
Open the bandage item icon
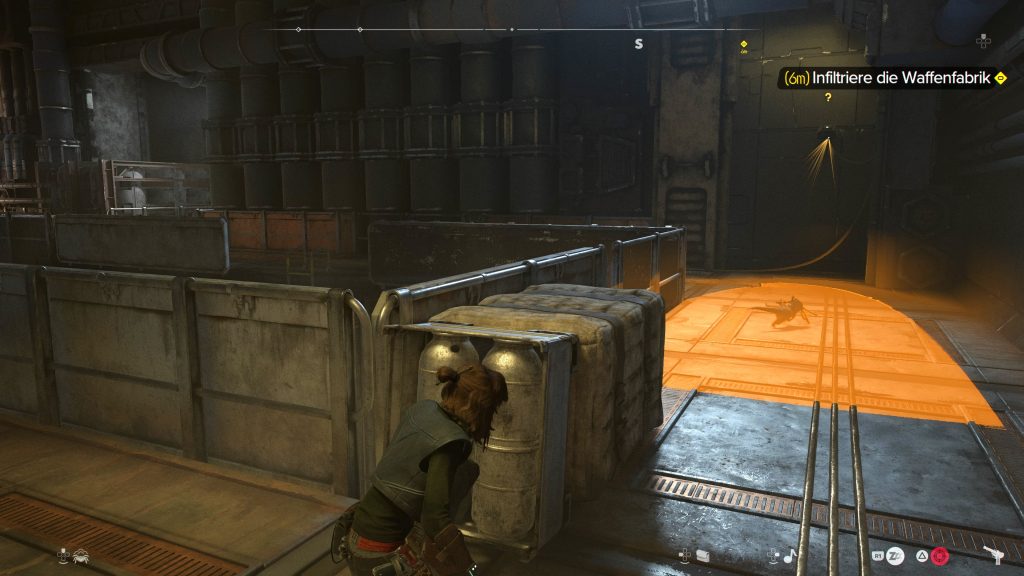702,555
